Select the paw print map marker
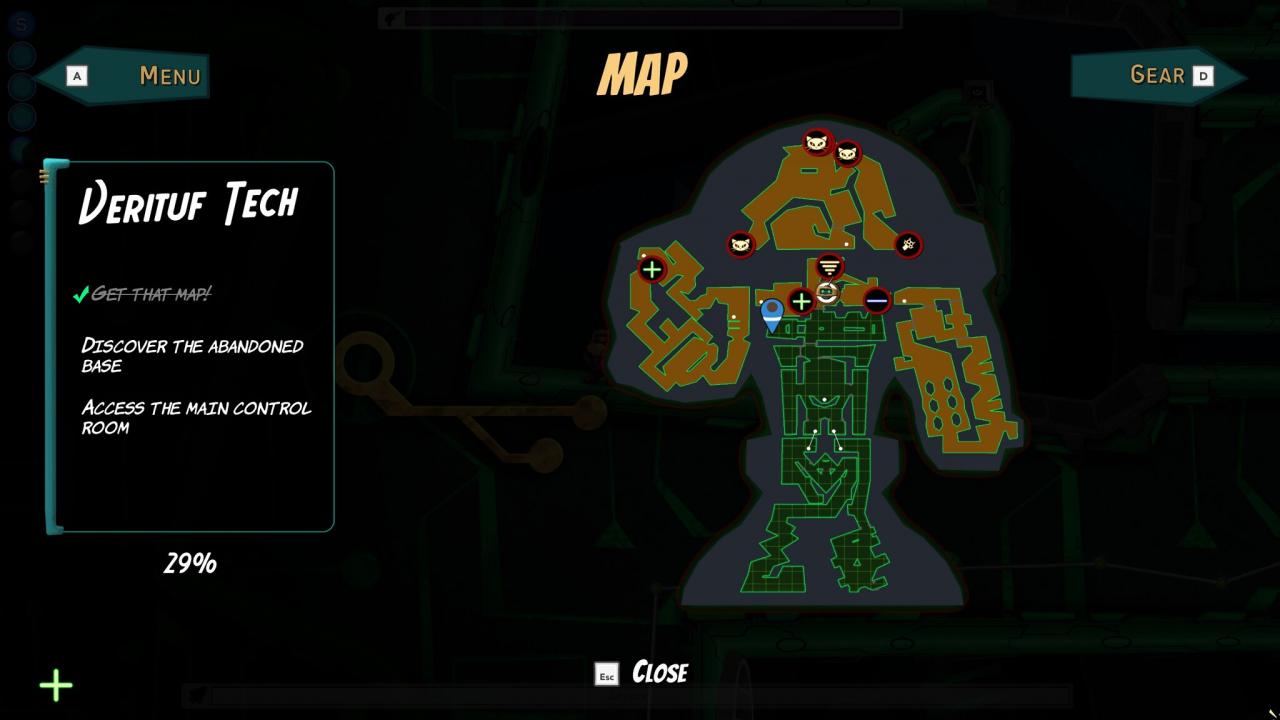 (908, 244)
